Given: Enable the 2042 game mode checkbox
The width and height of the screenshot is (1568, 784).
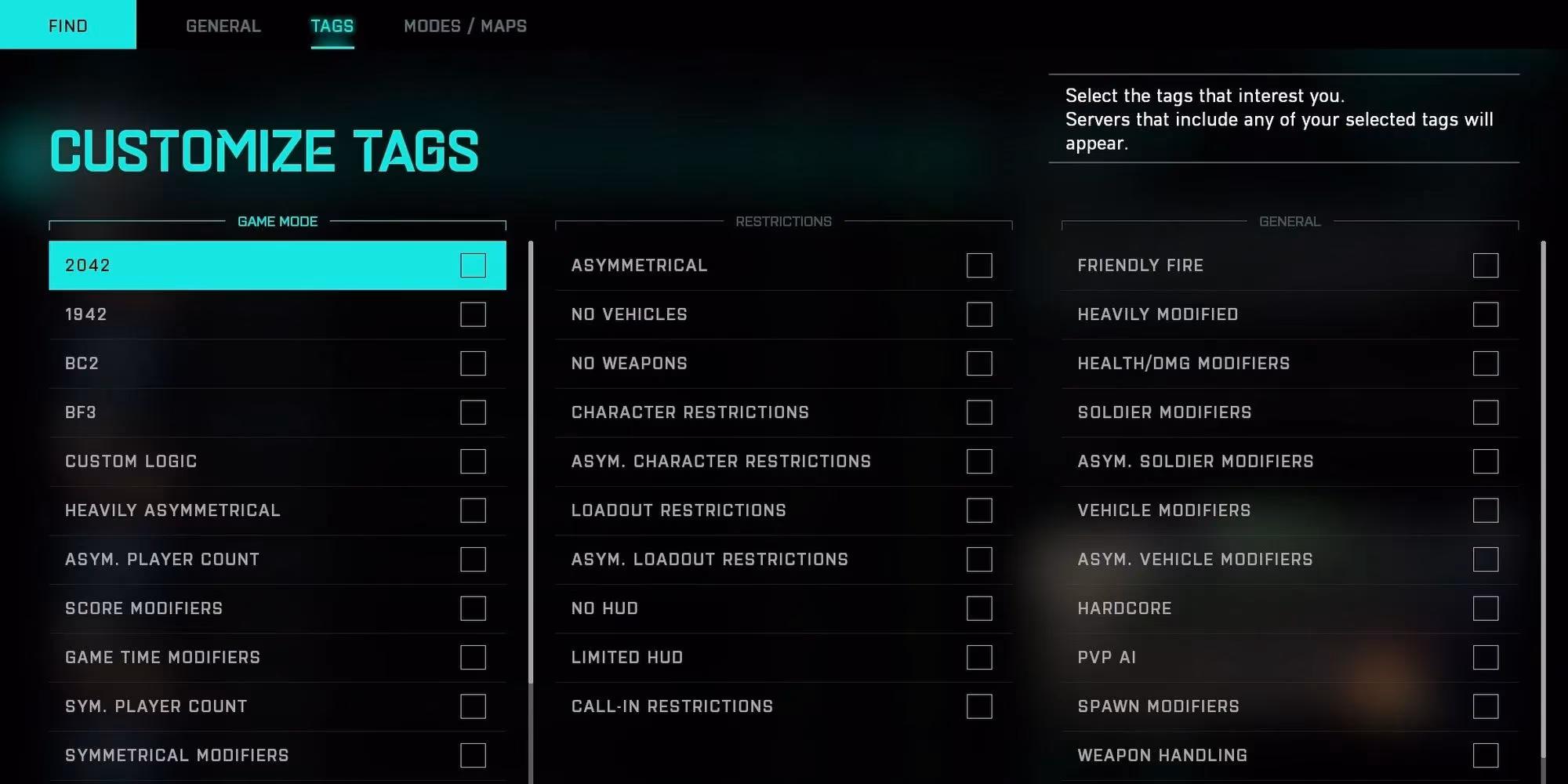Looking at the screenshot, I should pos(474,265).
